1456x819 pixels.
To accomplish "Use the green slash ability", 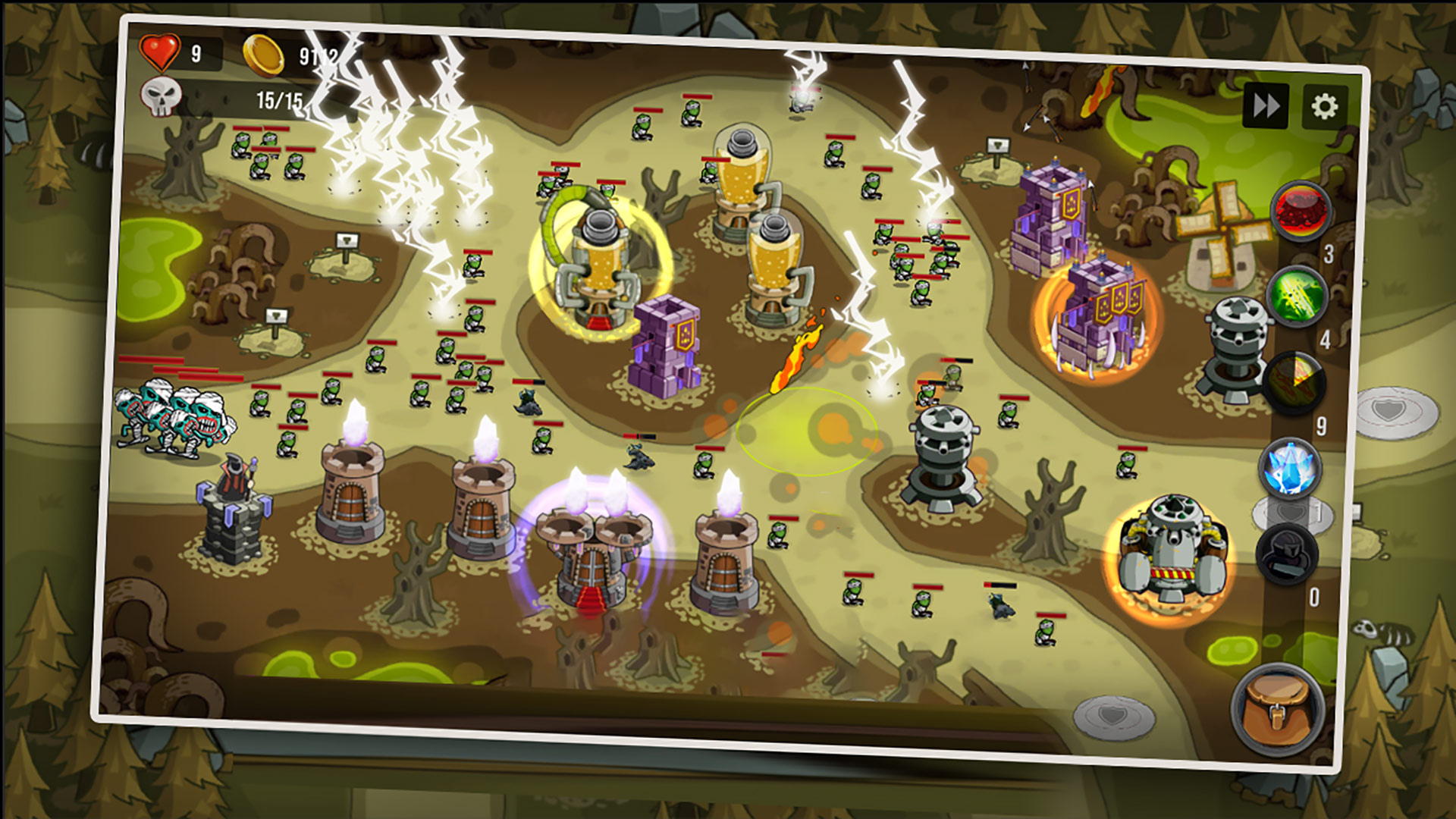I will pyautogui.click(x=1298, y=296).
